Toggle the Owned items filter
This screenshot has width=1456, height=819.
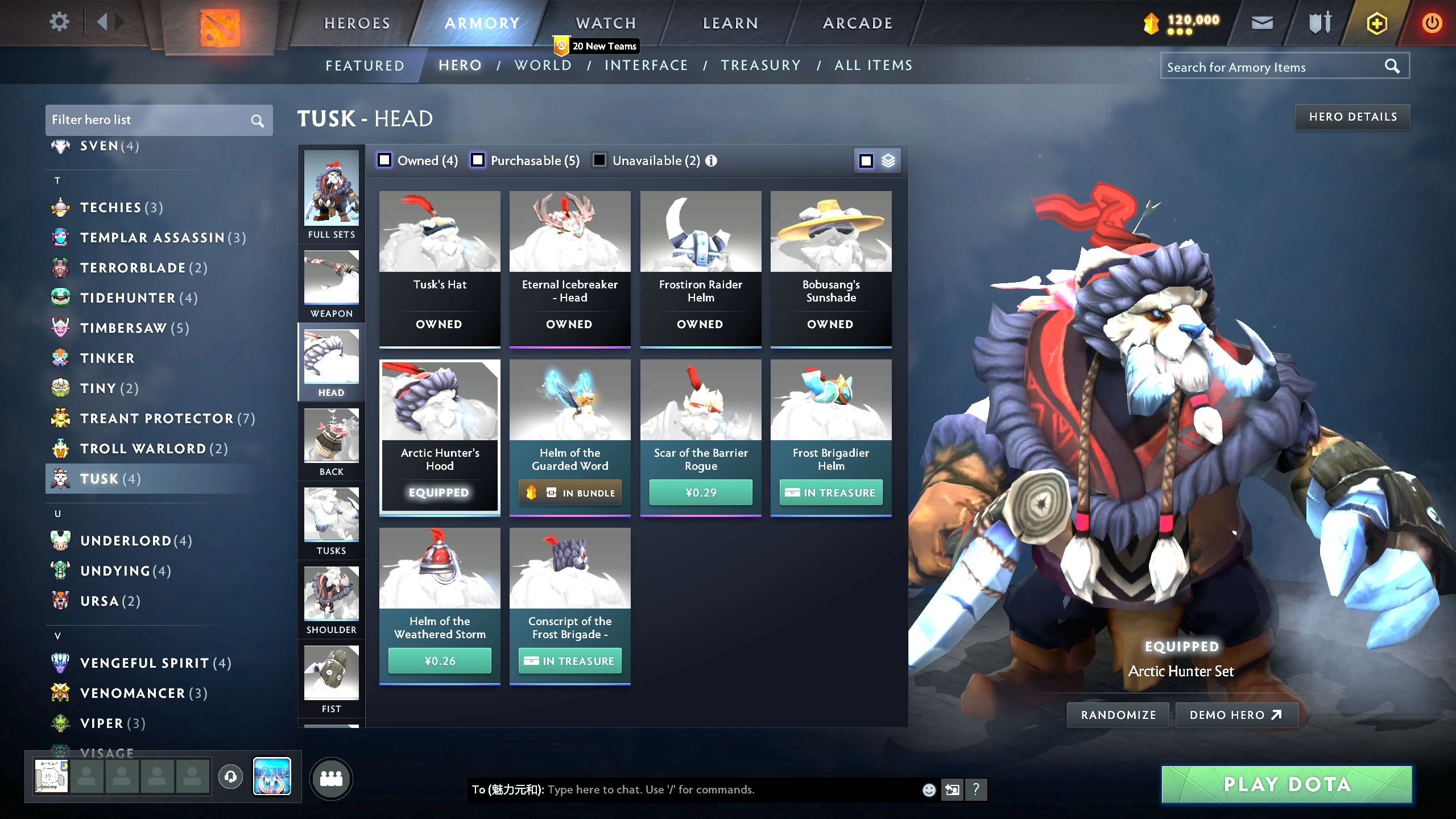pos(384,160)
